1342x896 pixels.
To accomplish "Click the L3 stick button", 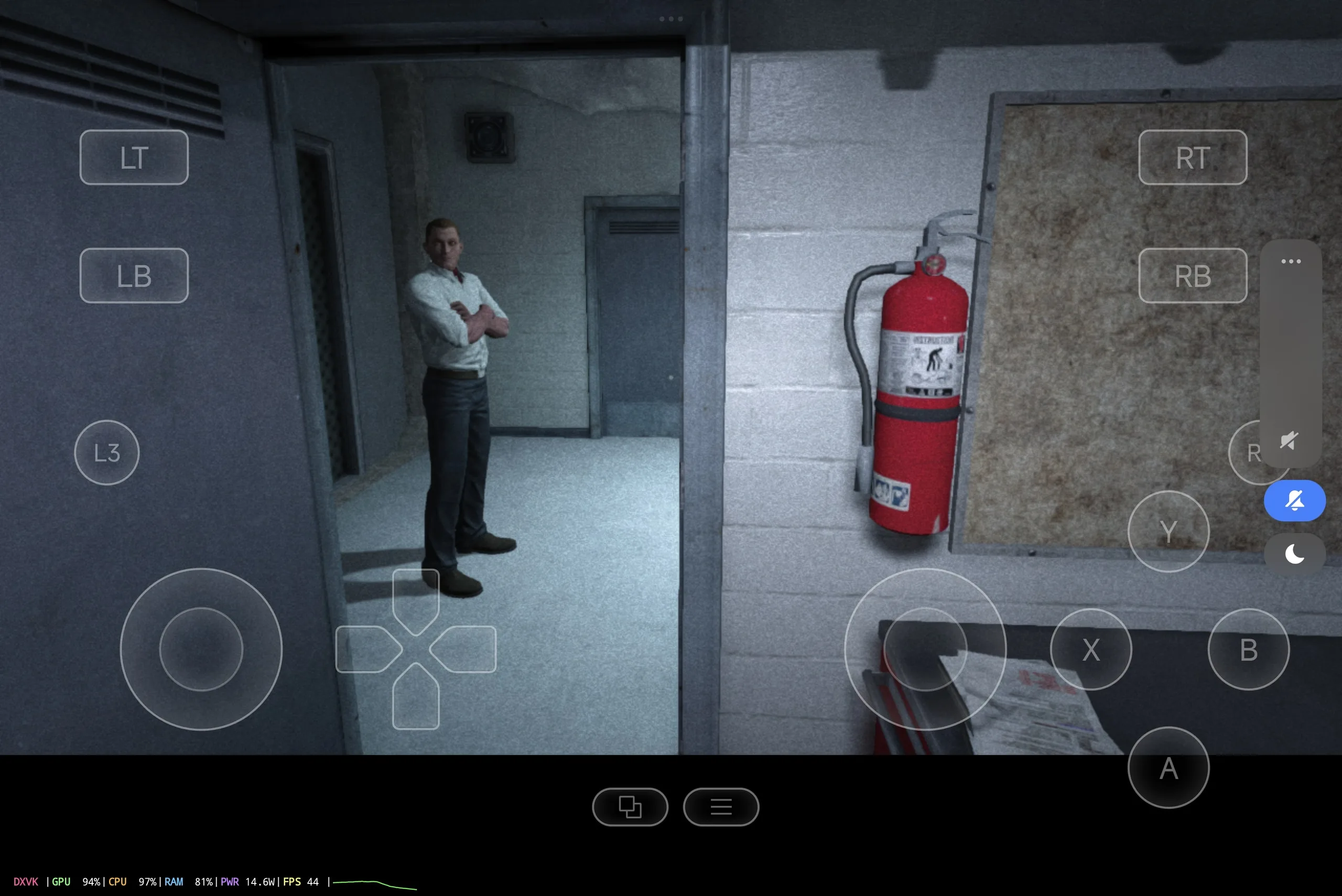I will [107, 452].
